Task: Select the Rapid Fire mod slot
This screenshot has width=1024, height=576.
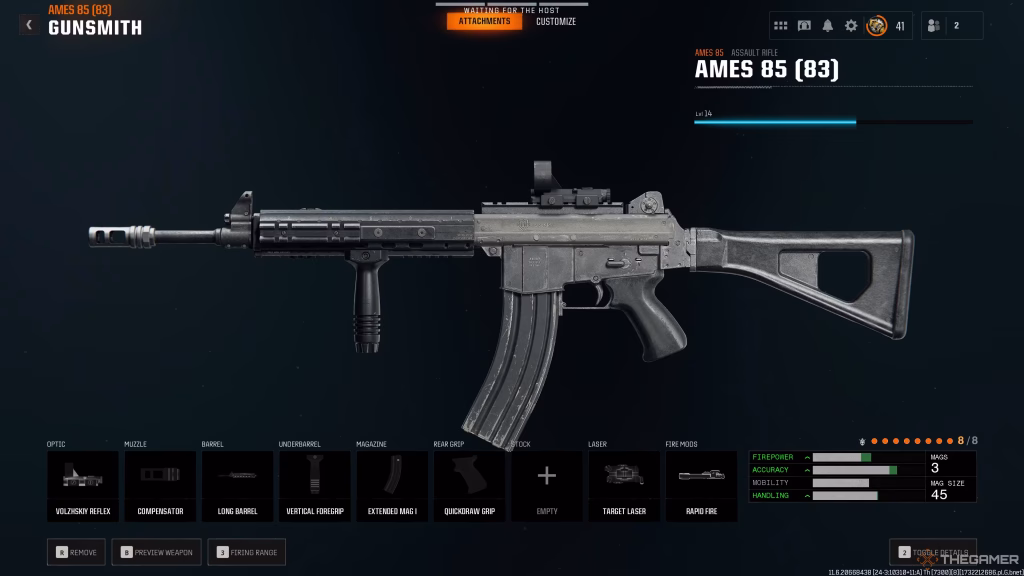Action: point(701,486)
